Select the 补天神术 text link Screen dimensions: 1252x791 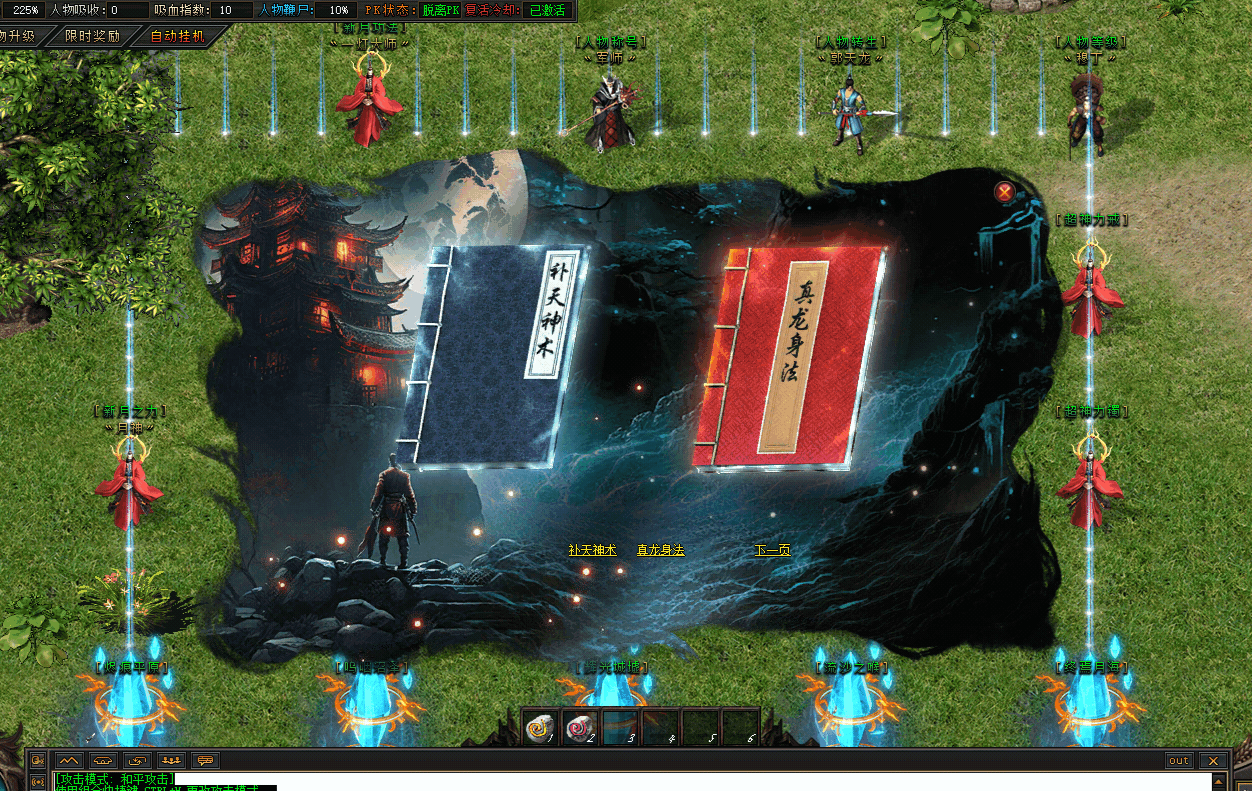pos(593,550)
